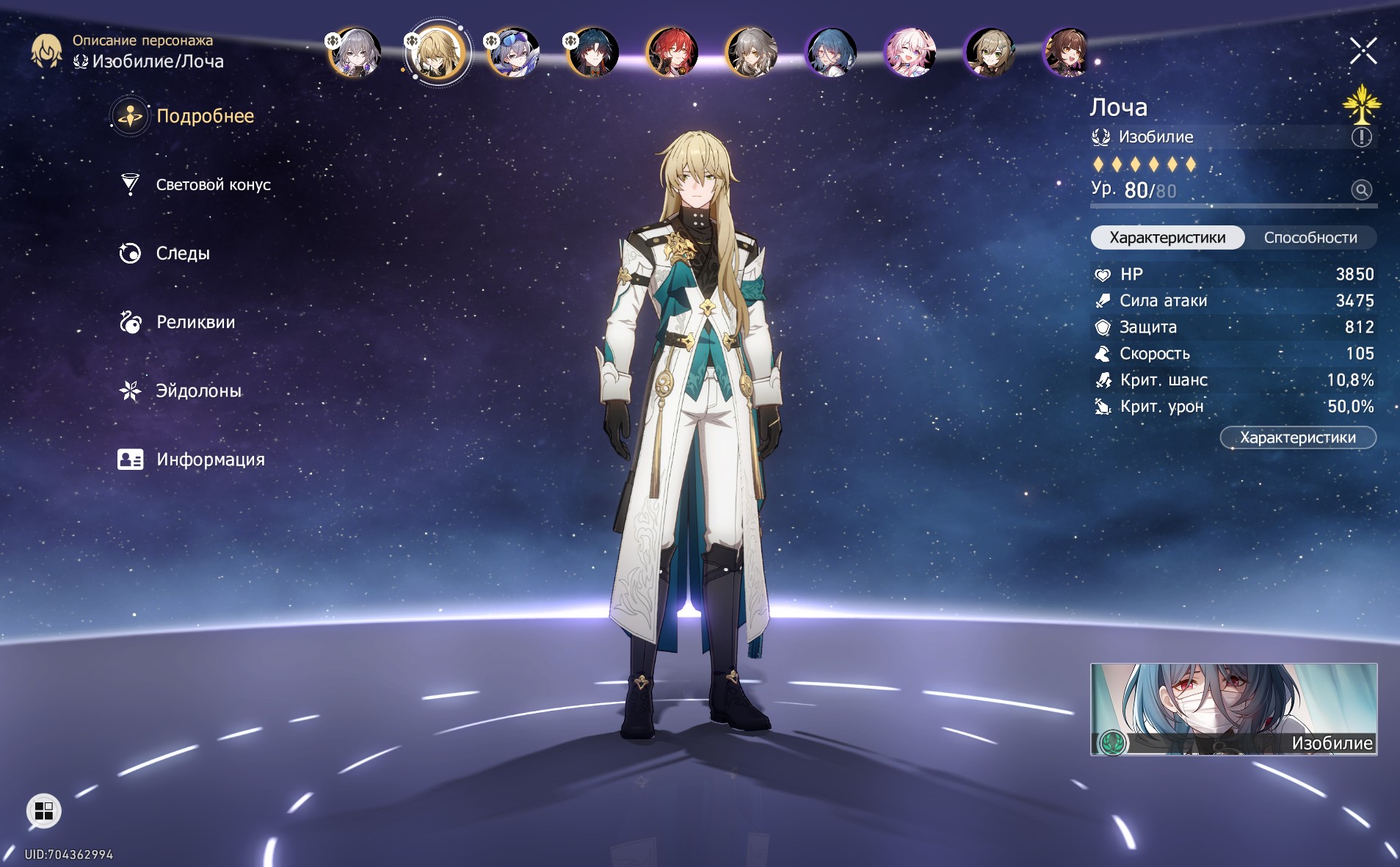Choose the dark-haired character with red accents

click(x=592, y=53)
